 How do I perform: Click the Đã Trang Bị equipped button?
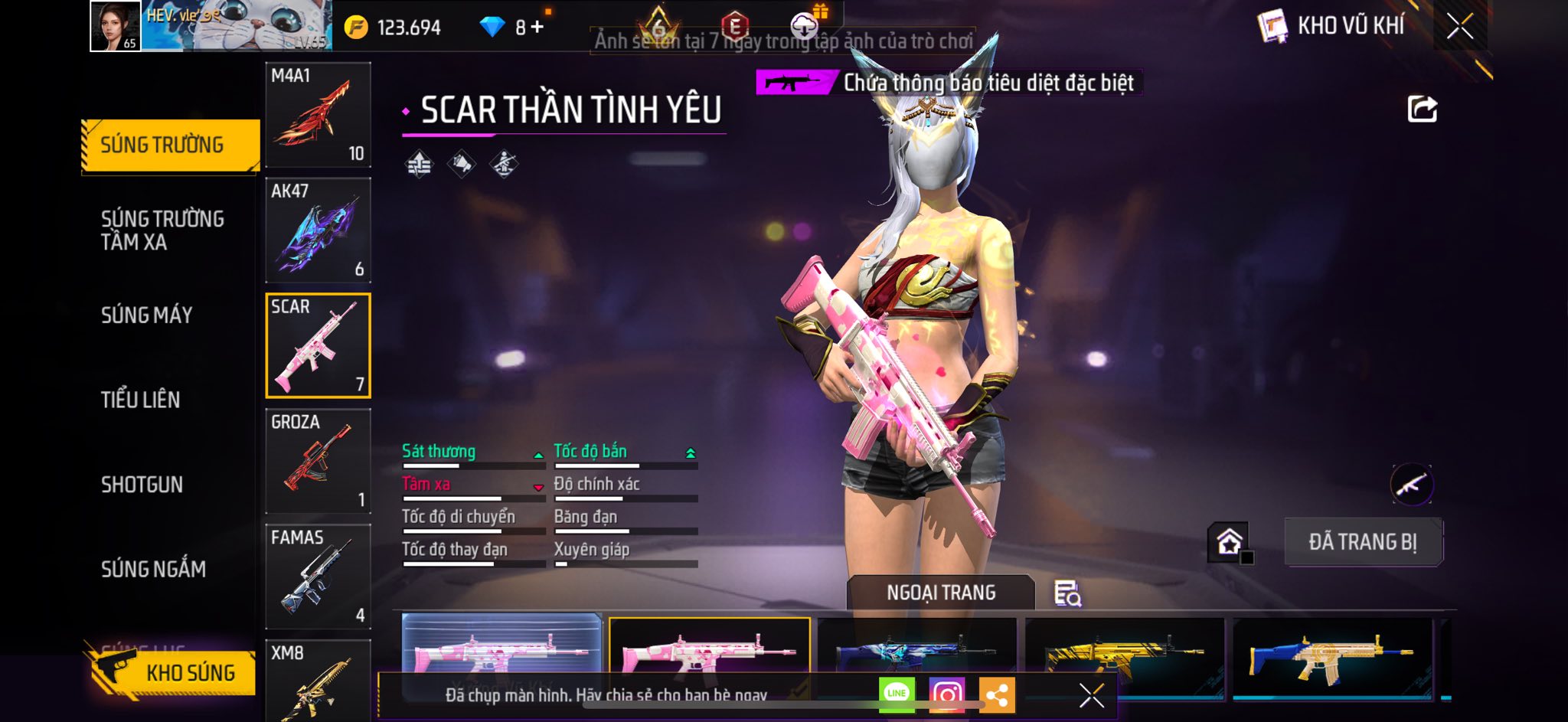(x=1363, y=542)
